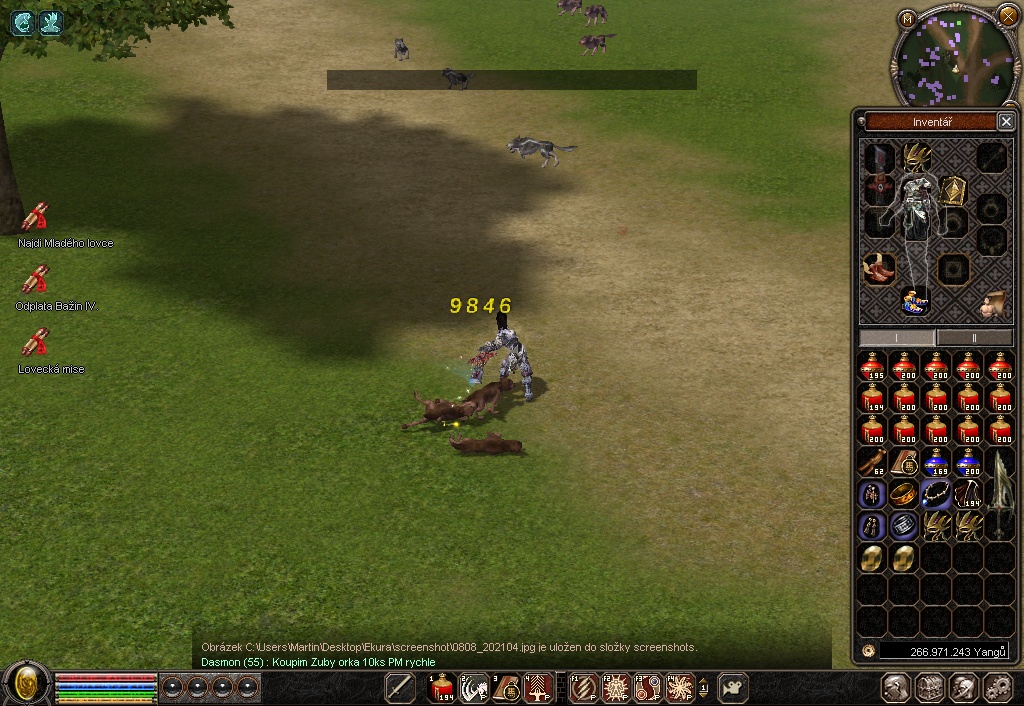Activate the F4 spiky burst skill
The image size is (1024, 706).
(x=681, y=687)
